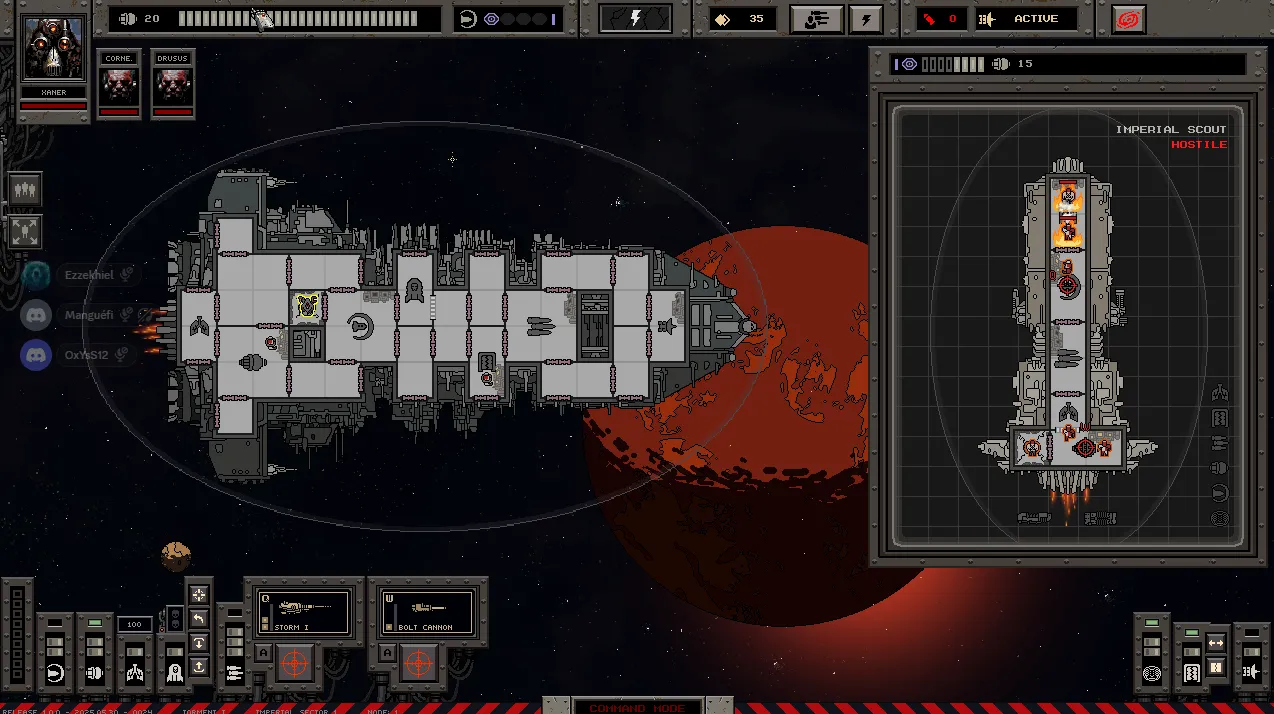This screenshot has height=714, width=1274.
Task: Click the cracked lightning jump panel
Action: [635, 19]
